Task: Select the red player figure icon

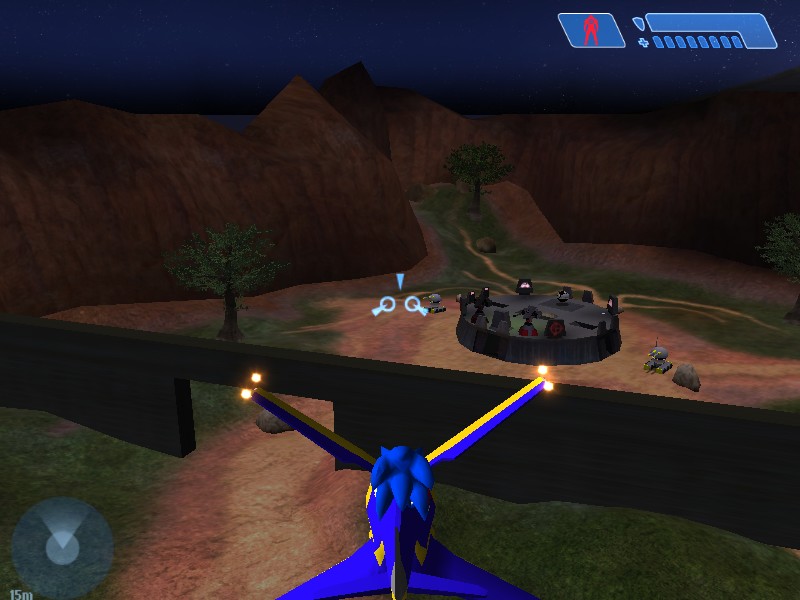Action: (x=591, y=30)
